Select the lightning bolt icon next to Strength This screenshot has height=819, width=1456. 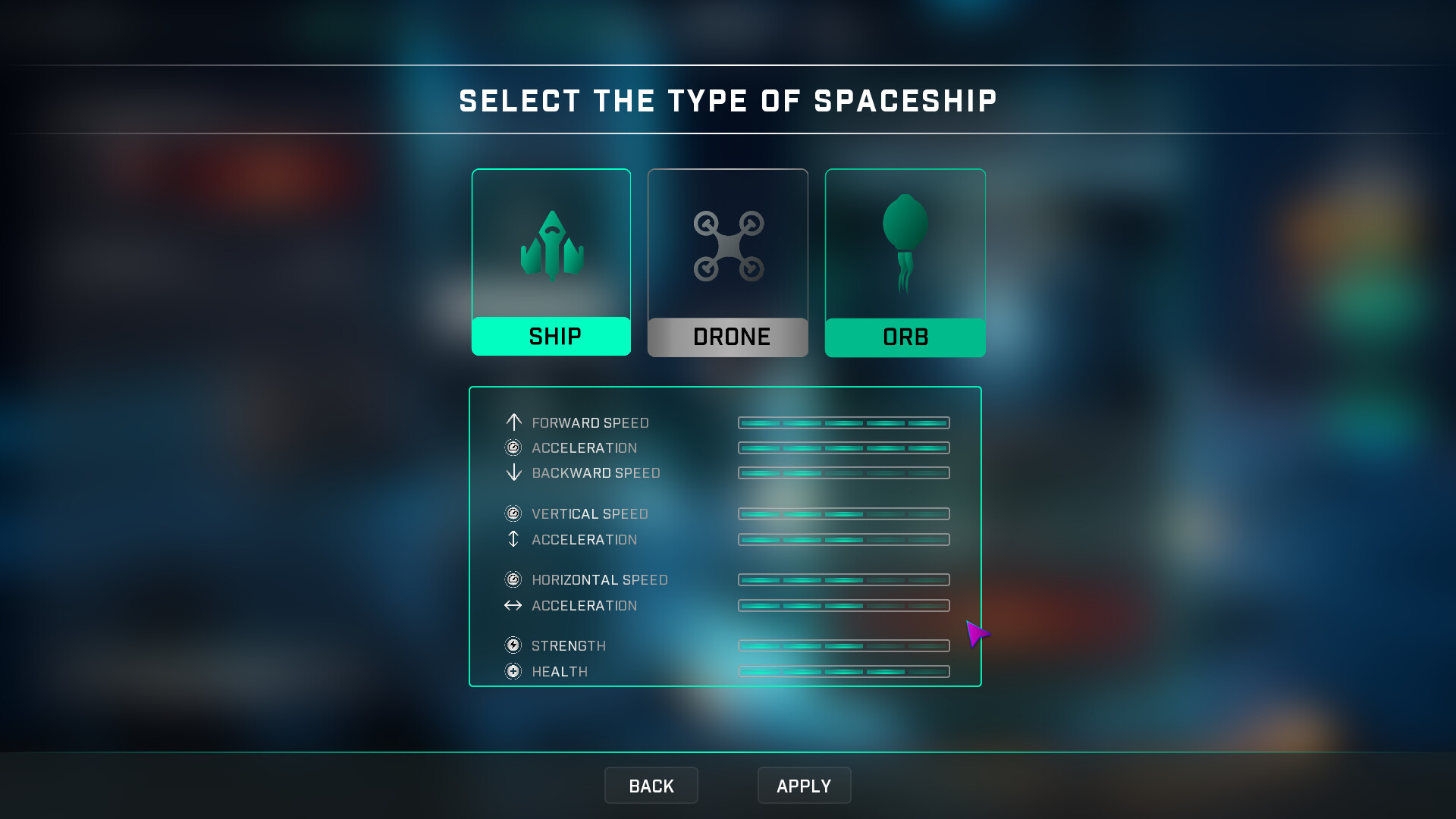click(513, 645)
